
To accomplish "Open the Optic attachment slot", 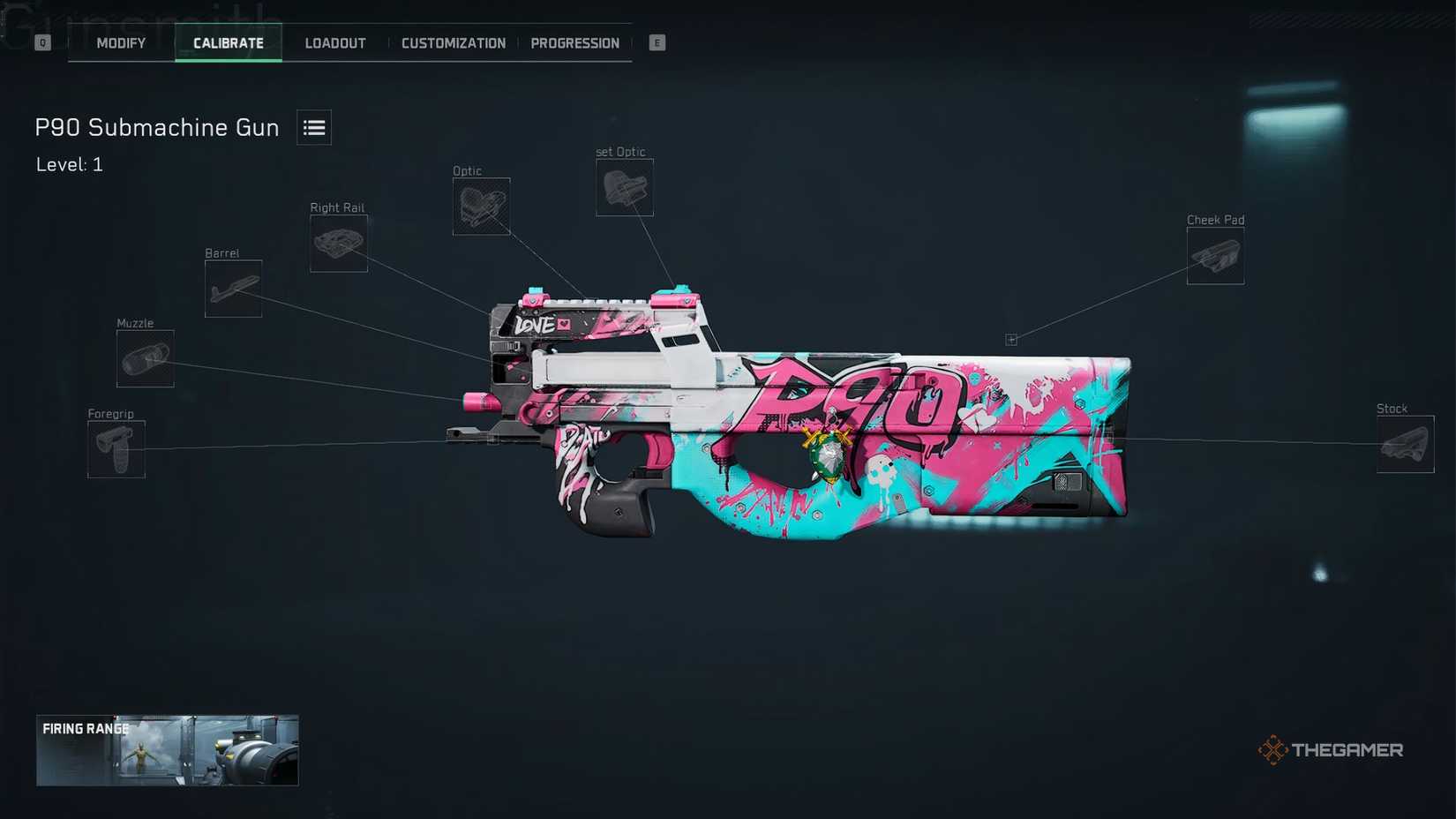I will pos(481,207).
